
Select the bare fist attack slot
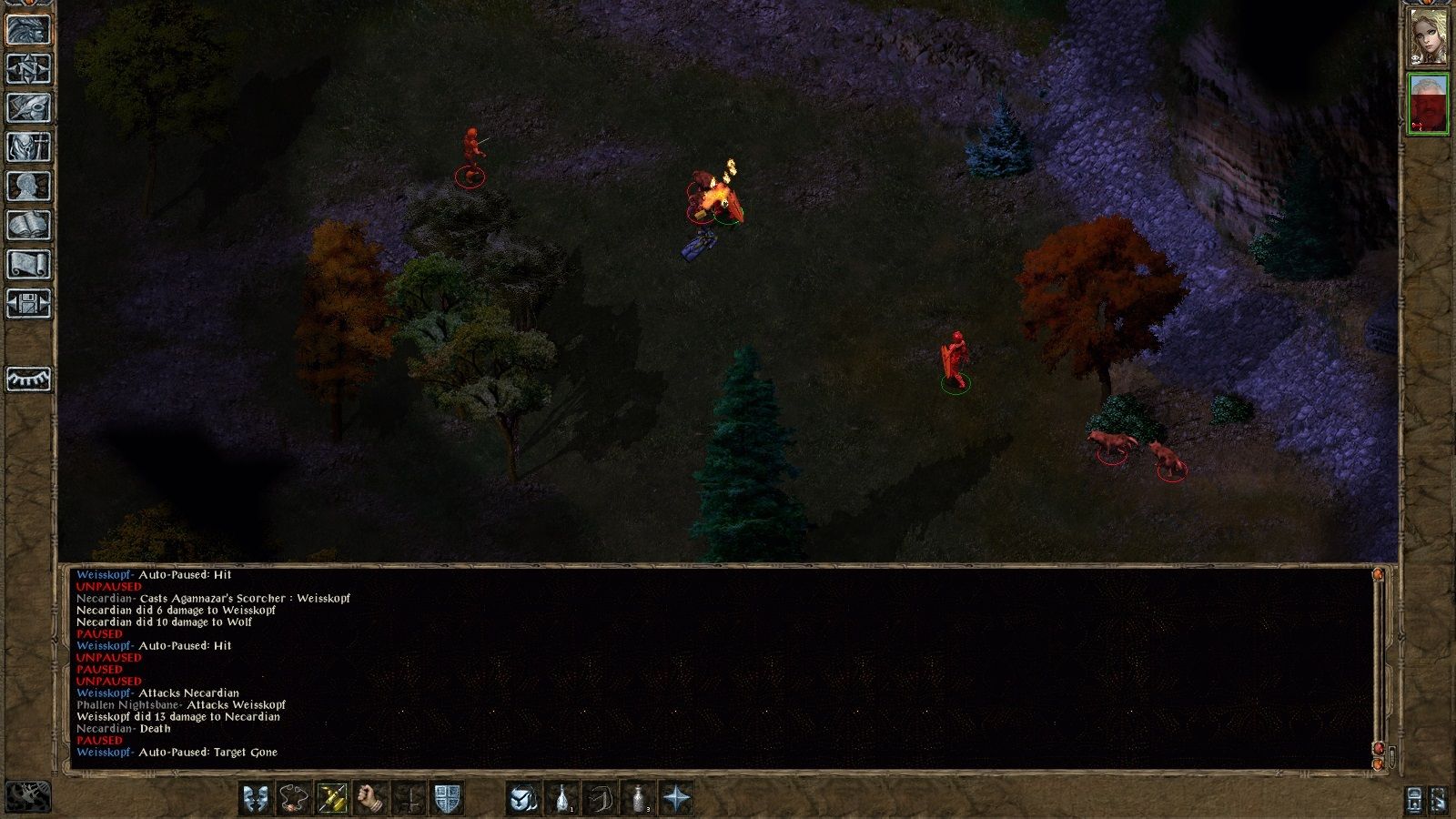370,798
